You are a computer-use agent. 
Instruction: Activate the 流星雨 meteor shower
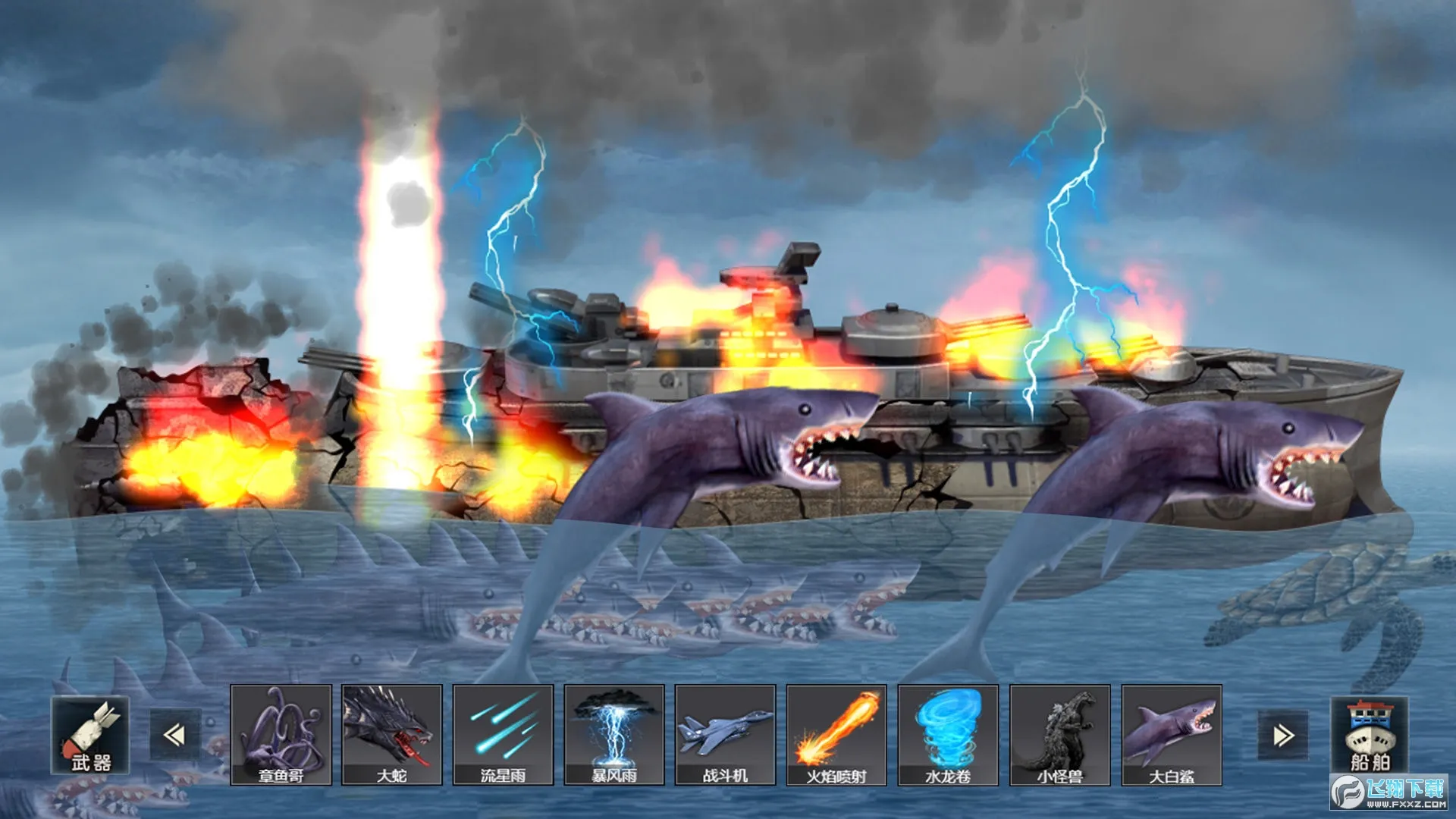(504, 734)
